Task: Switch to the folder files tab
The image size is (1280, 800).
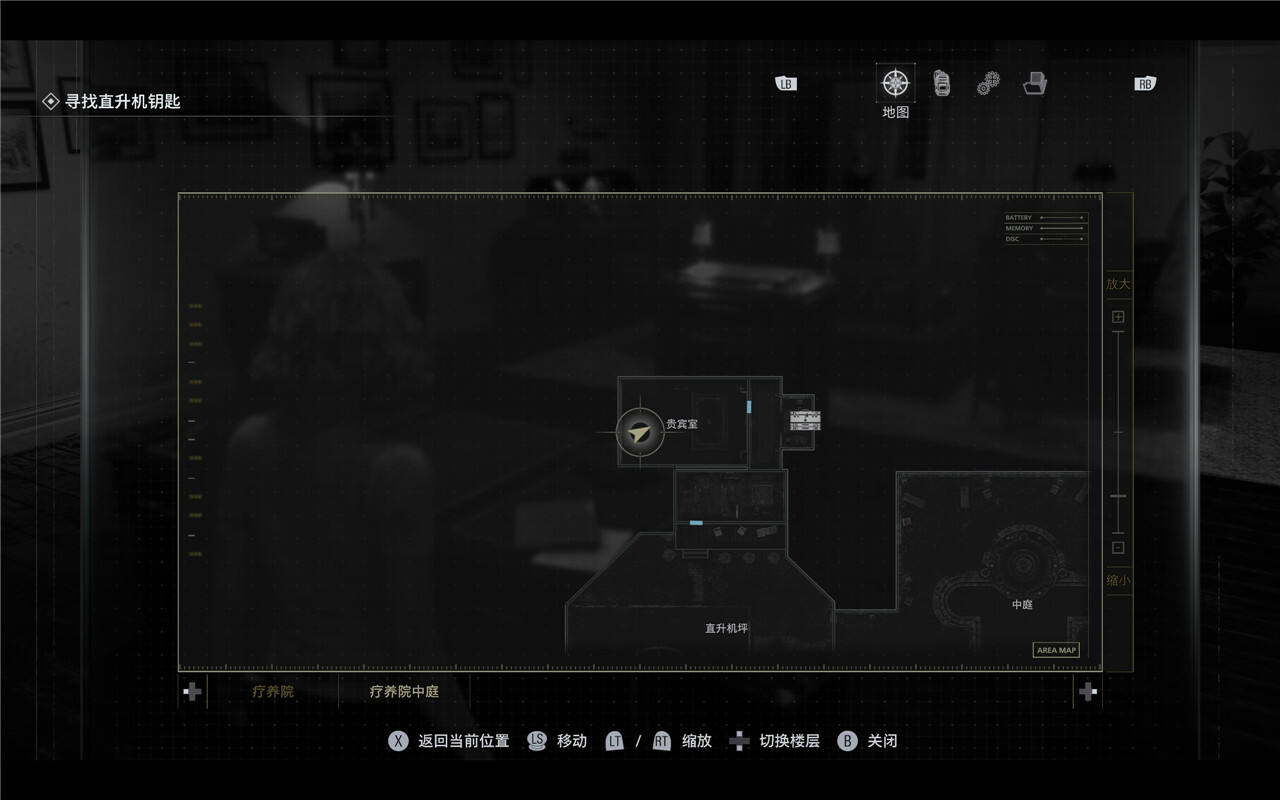Action: (1035, 83)
